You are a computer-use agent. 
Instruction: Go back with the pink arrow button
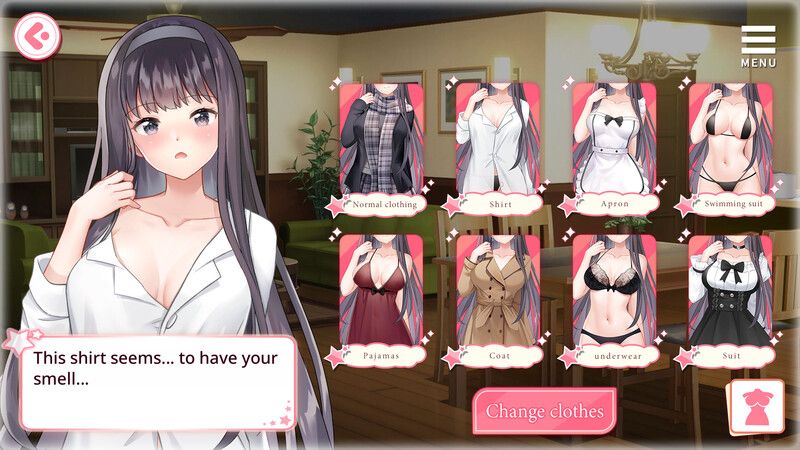pos(38,36)
